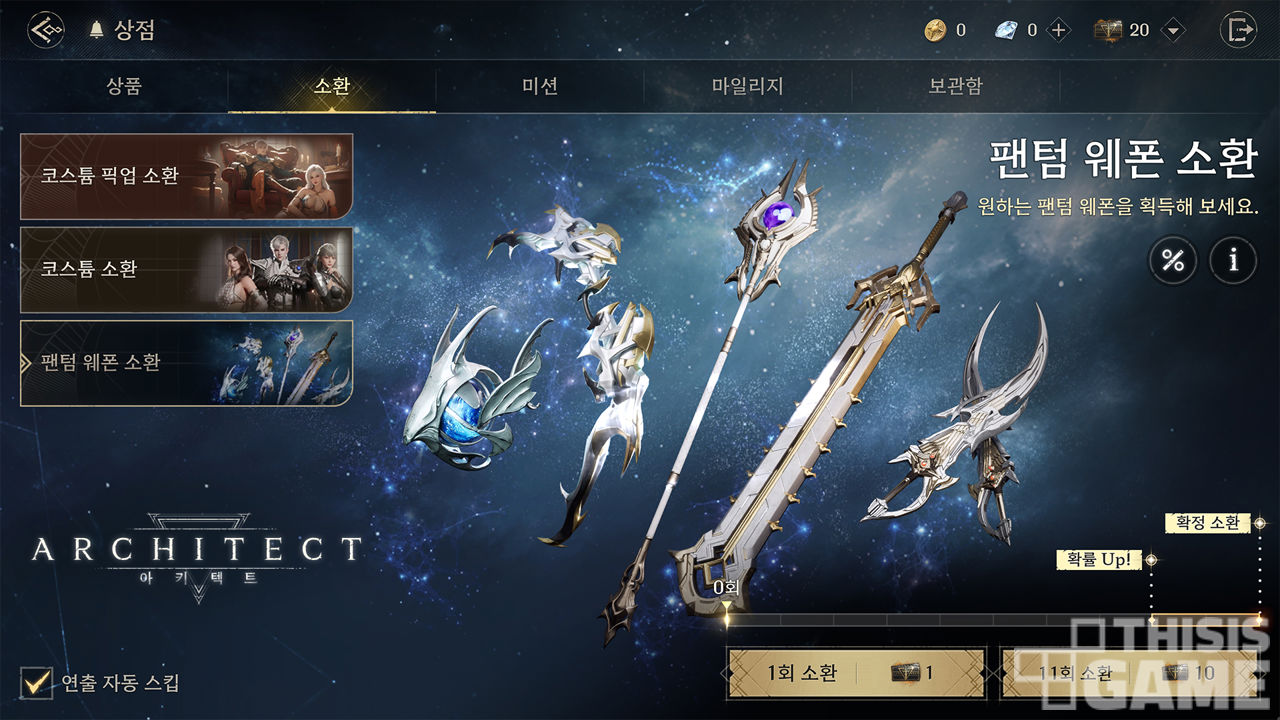View summon rates with the percent button

pyautogui.click(x=1172, y=262)
